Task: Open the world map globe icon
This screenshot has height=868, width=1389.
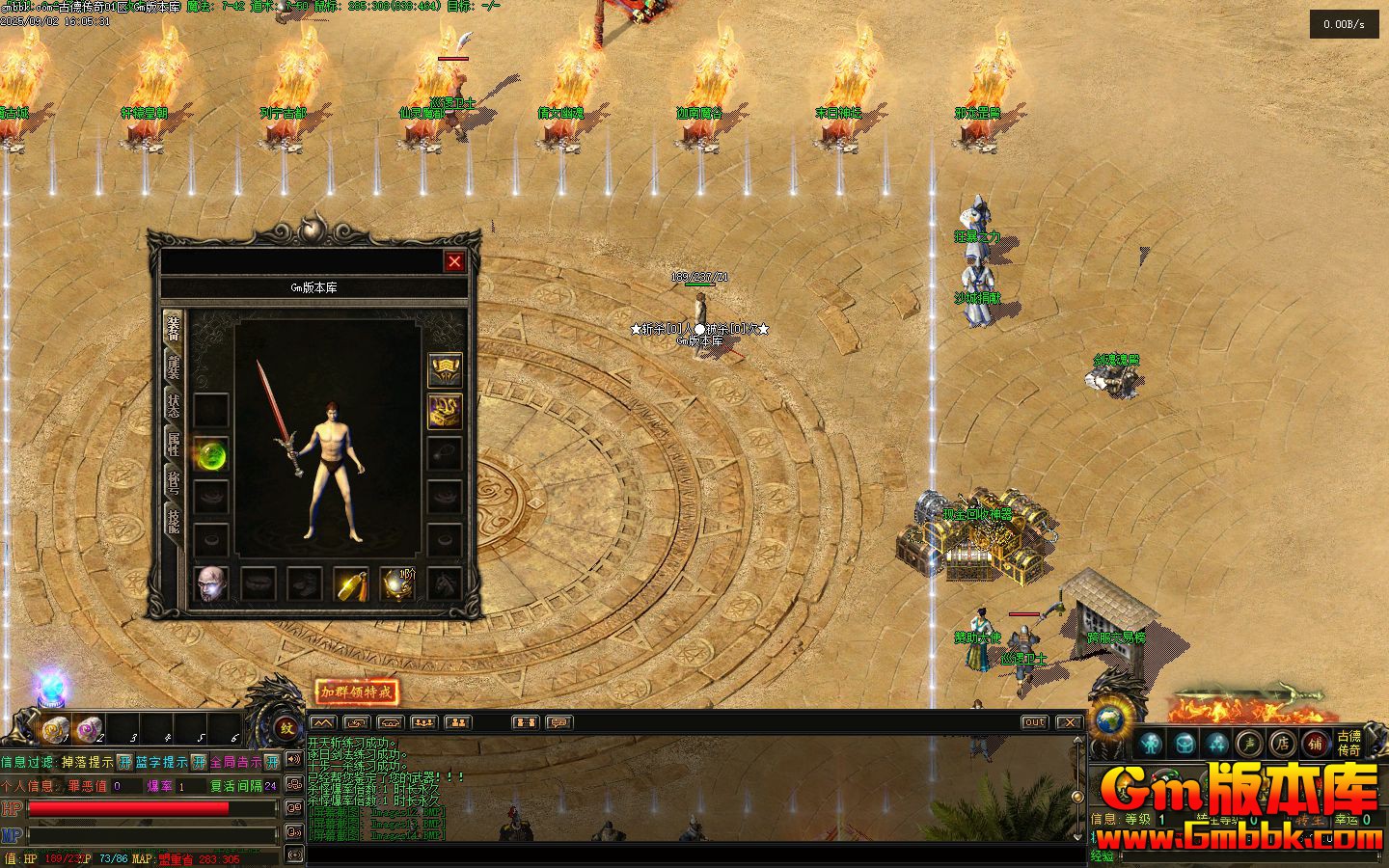Action: tap(1111, 720)
